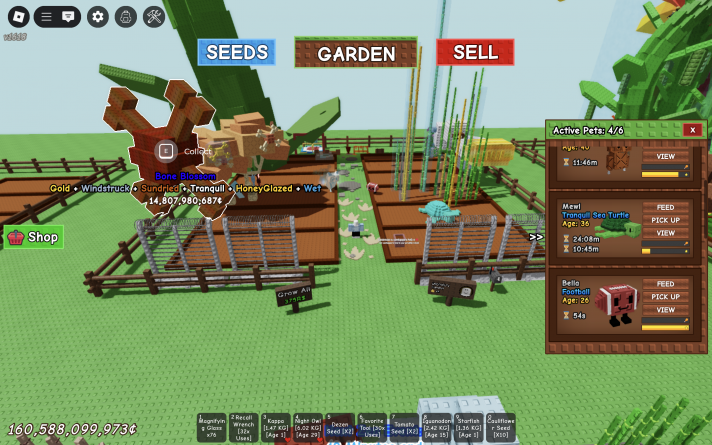712x445 pixels.
Task: Pick up the Tranquil Sea Turtle
Action: [665, 220]
